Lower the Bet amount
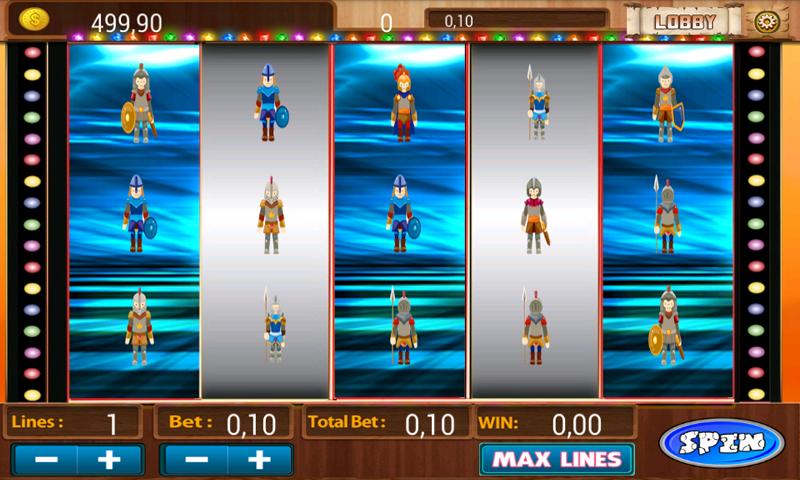Screen dimensions: 800x480 pyautogui.click(x=195, y=459)
